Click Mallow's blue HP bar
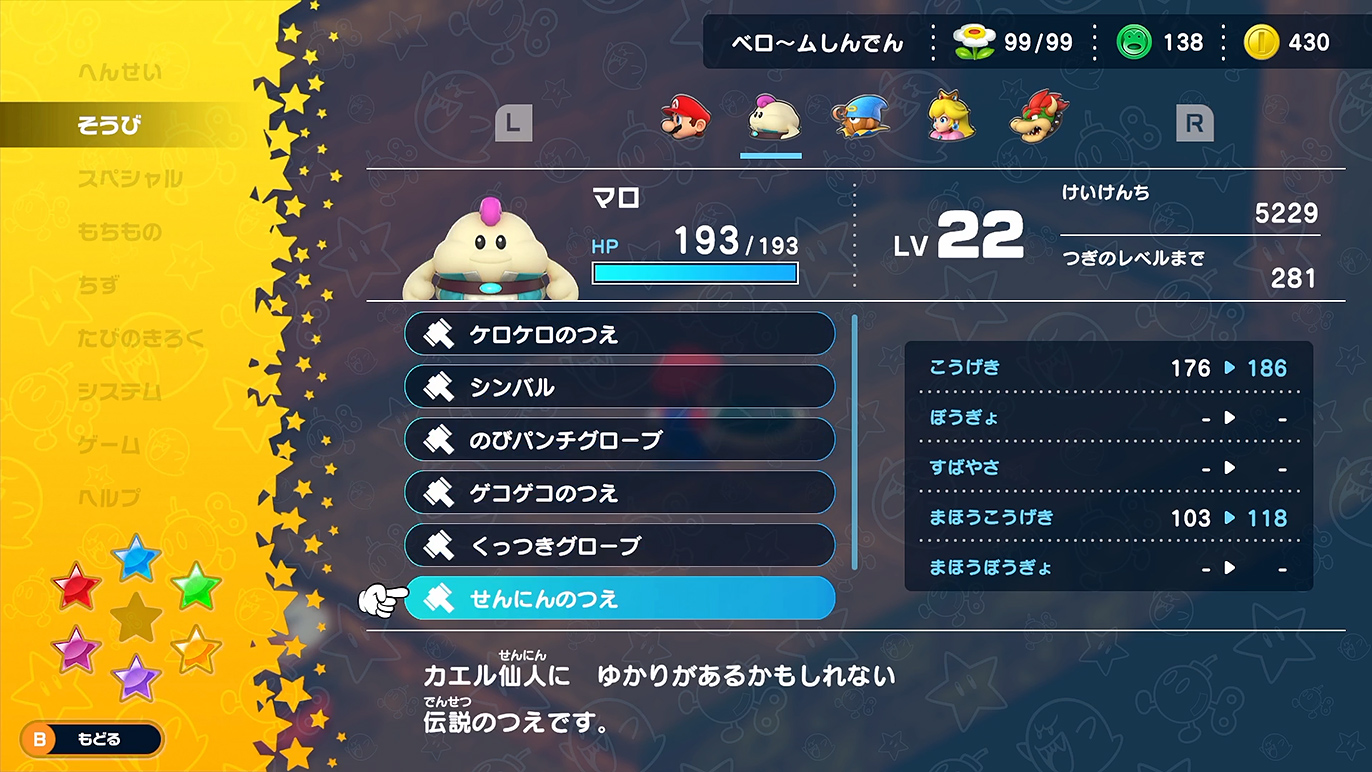1372x772 pixels. pos(695,272)
